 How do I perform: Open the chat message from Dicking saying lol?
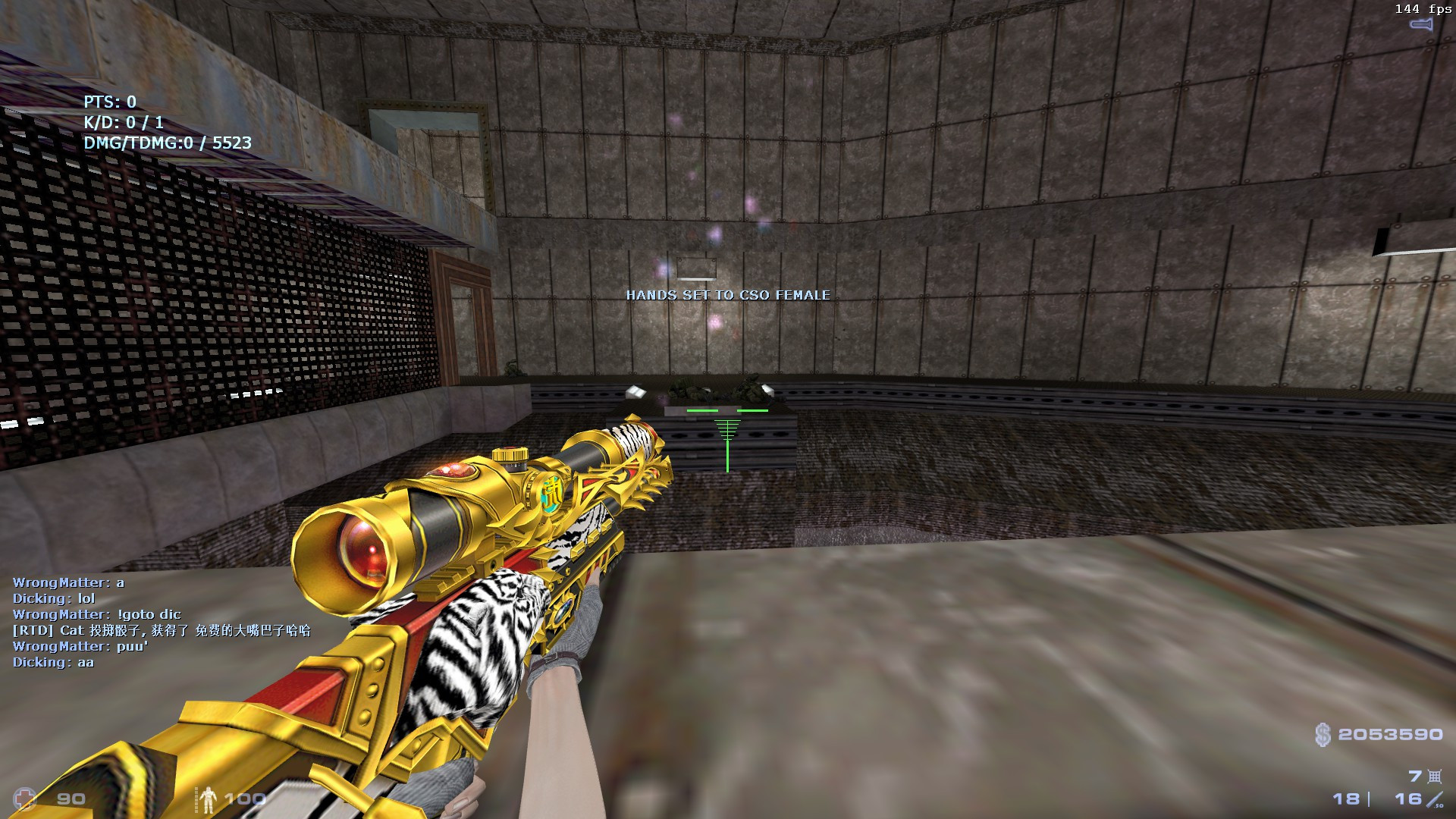[x=55, y=599]
